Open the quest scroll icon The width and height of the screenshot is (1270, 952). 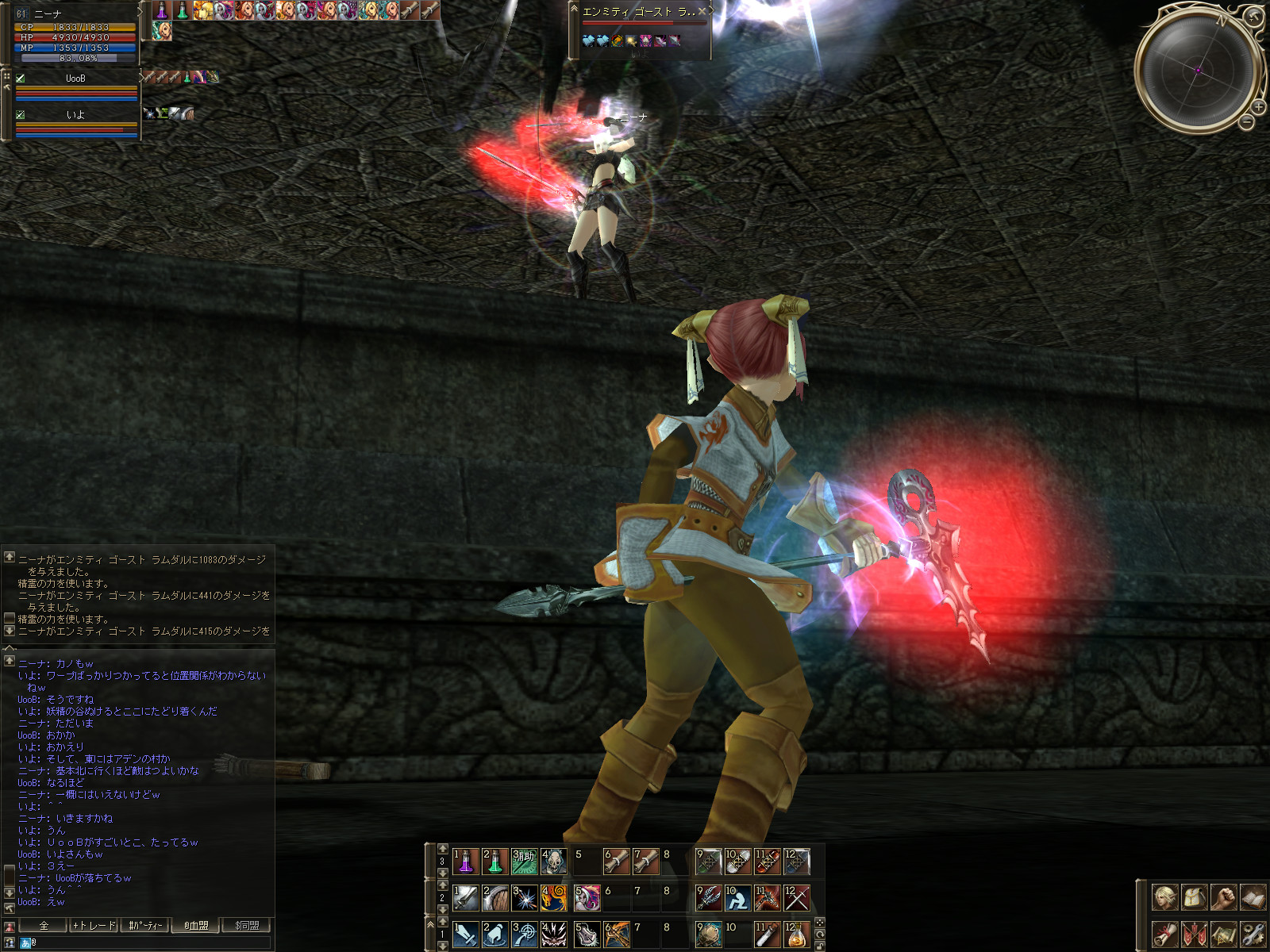click(x=1164, y=934)
